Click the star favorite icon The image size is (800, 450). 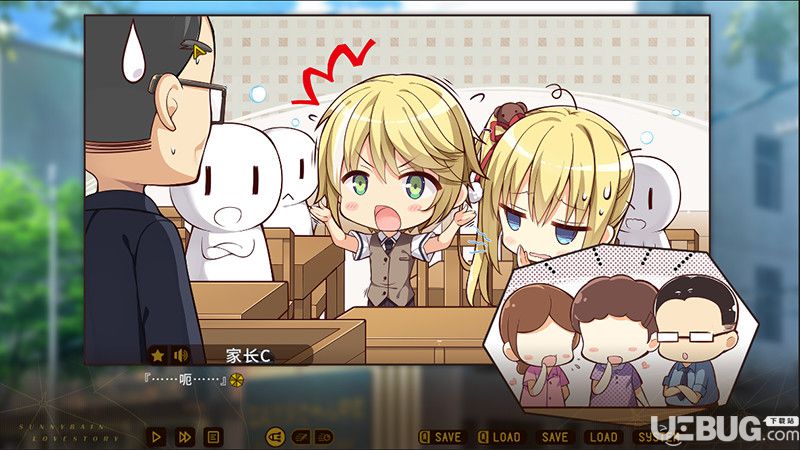(158, 354)
